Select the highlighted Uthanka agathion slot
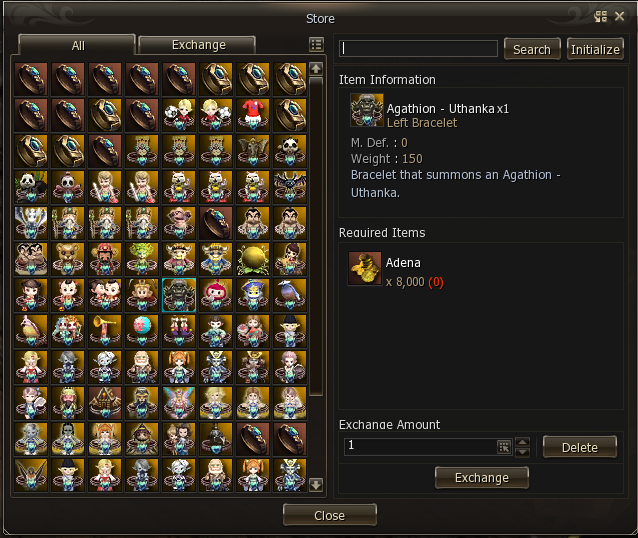The height and width of the screenshot is (538, 638). [180, 295]
